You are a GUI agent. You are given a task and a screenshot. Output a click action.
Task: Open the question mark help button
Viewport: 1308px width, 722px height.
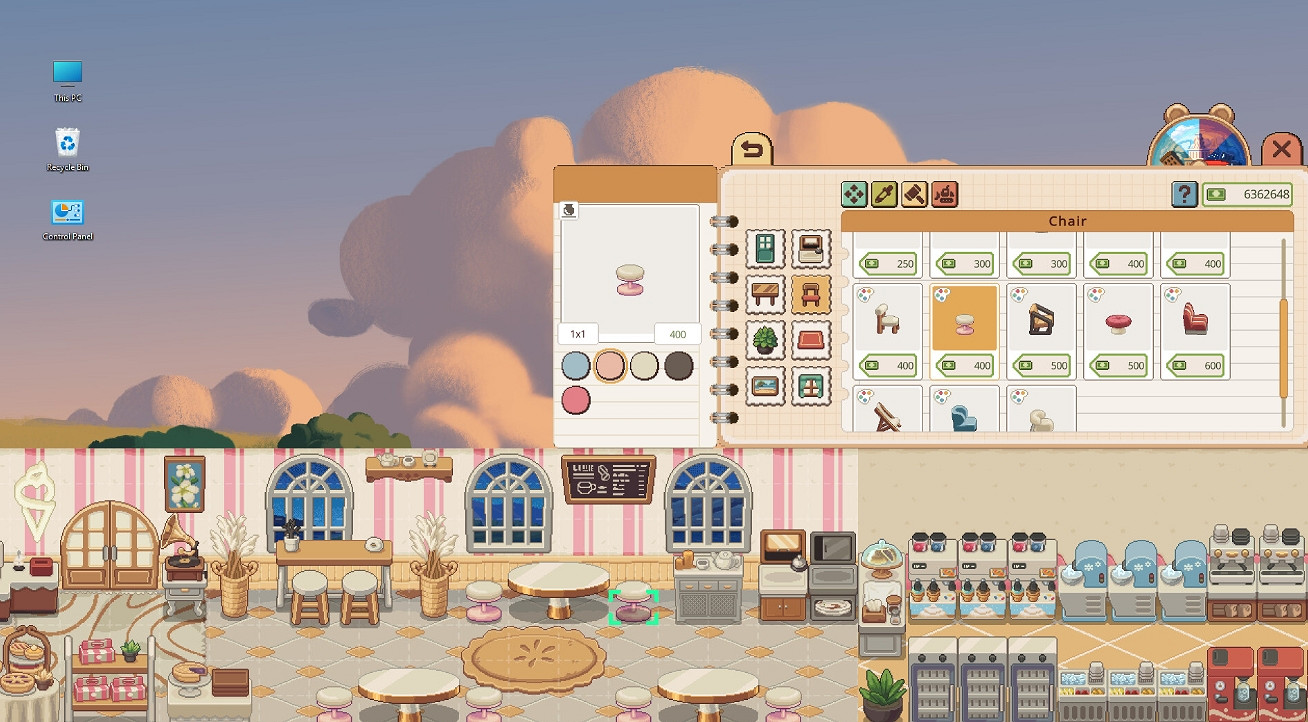(1182, 193)
